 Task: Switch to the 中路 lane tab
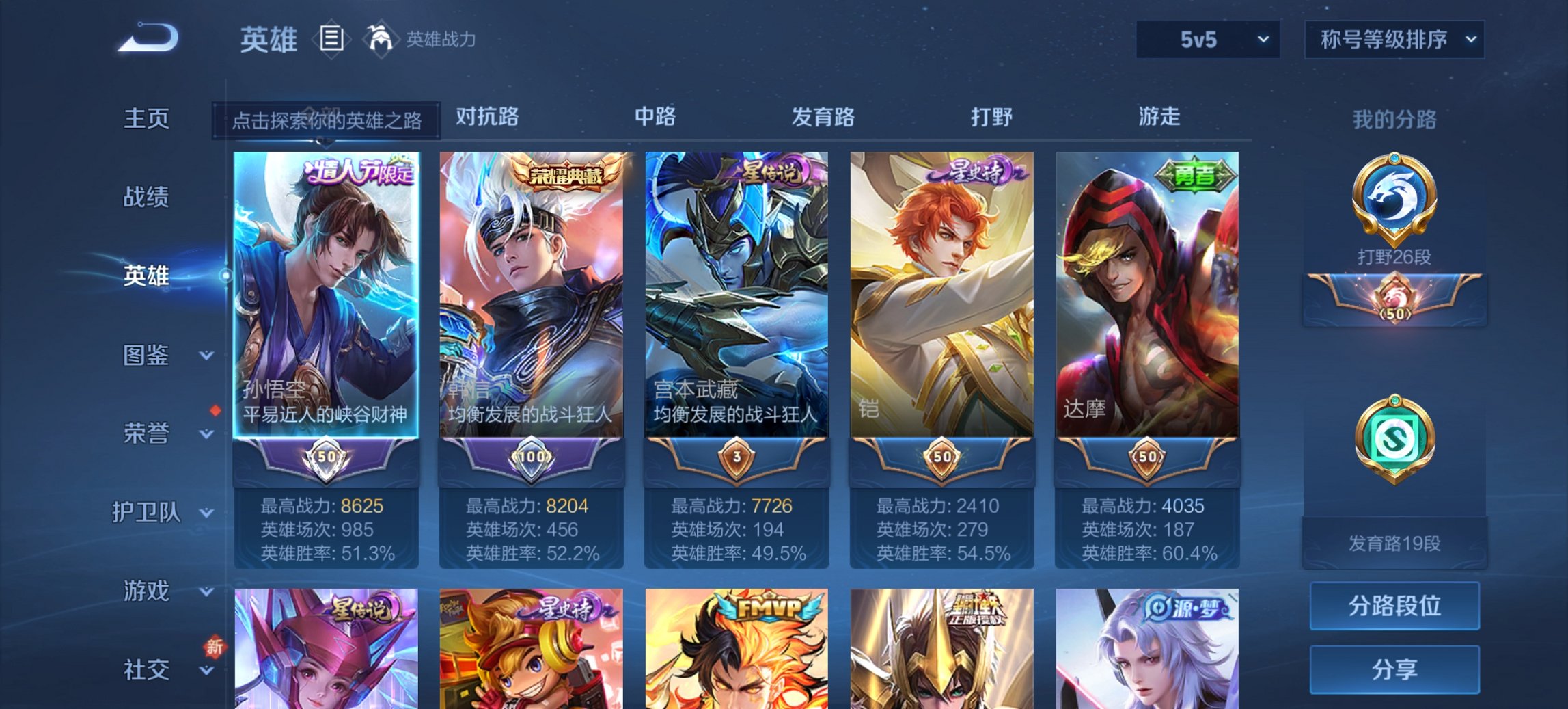click(654, 117)
